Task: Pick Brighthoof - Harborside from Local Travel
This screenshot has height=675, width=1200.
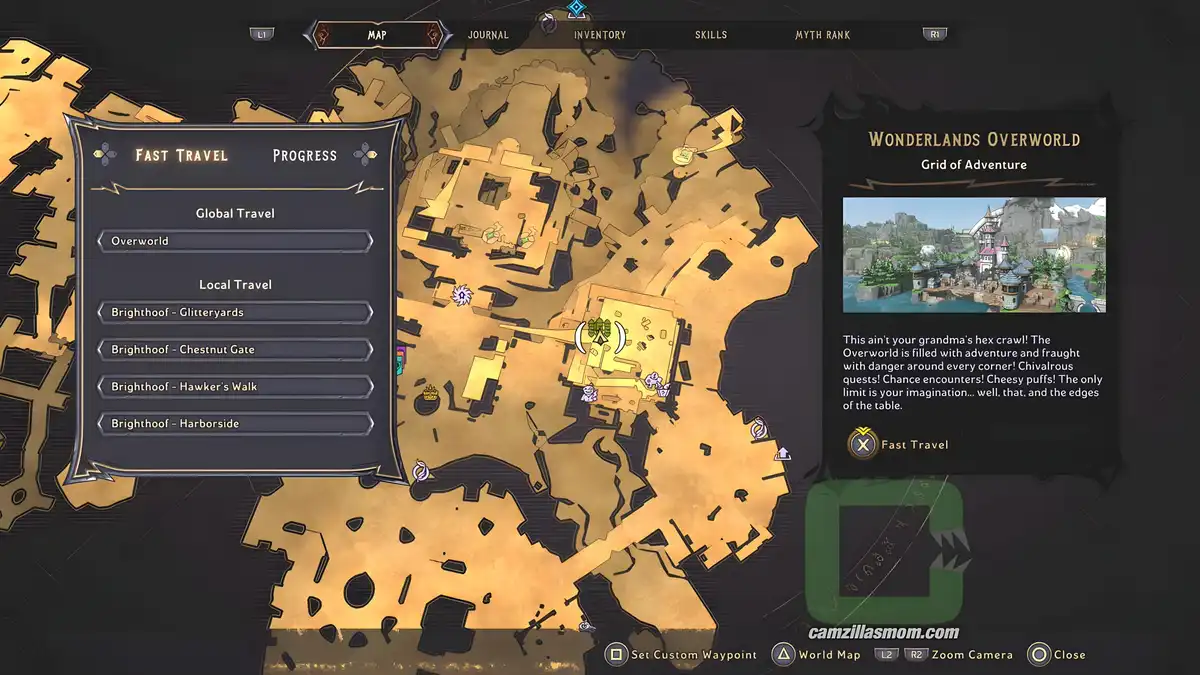Action: coord(235,424)
